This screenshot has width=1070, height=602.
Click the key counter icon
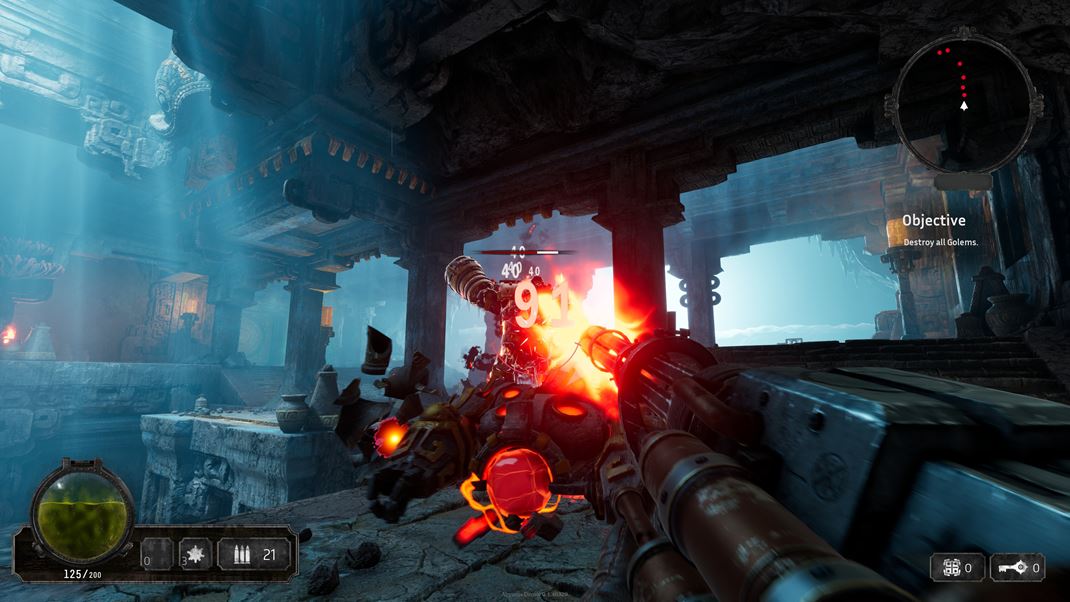tap(1009, 568)
